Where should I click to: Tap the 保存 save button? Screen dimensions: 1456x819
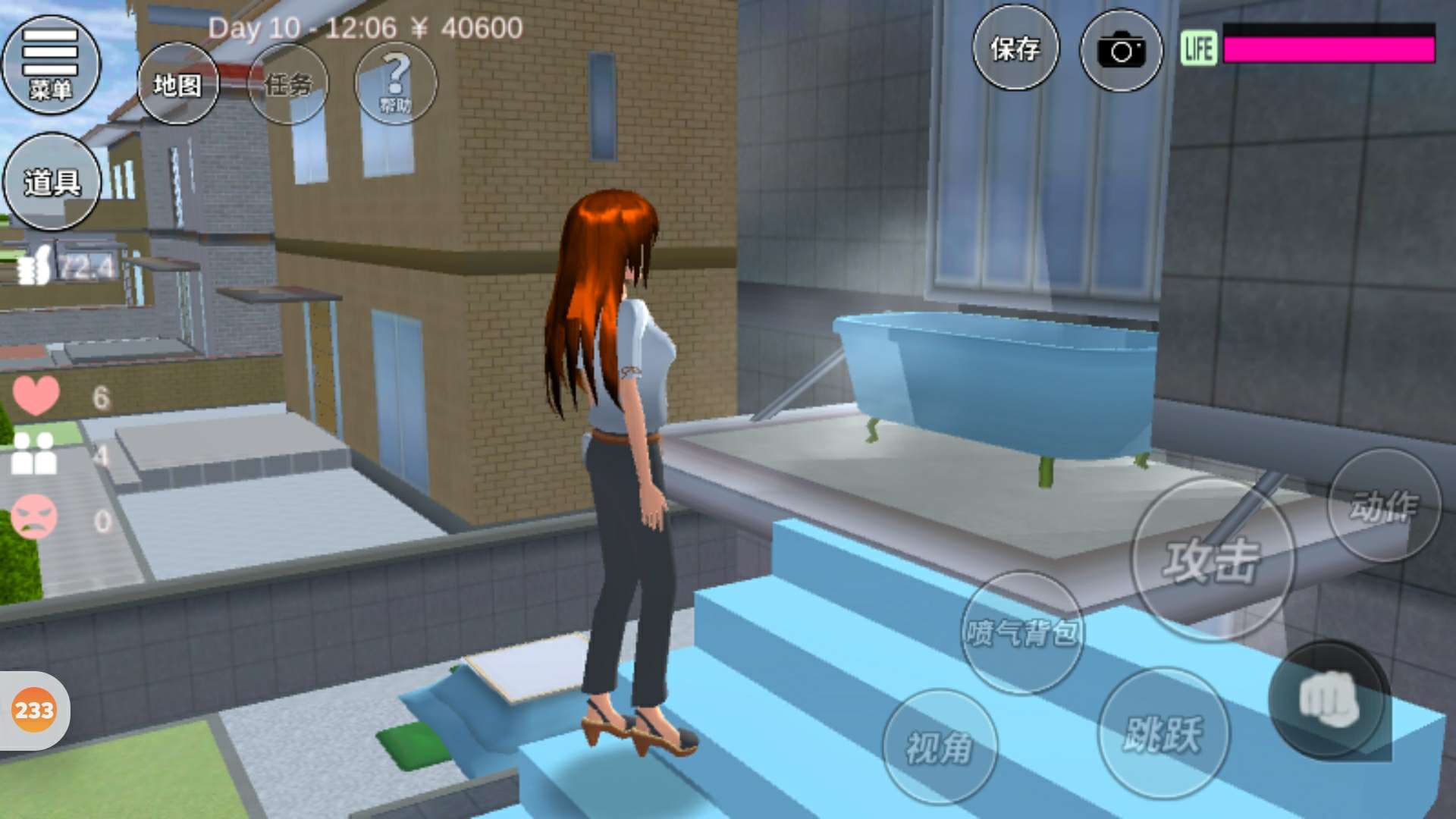click(1015, 50)
